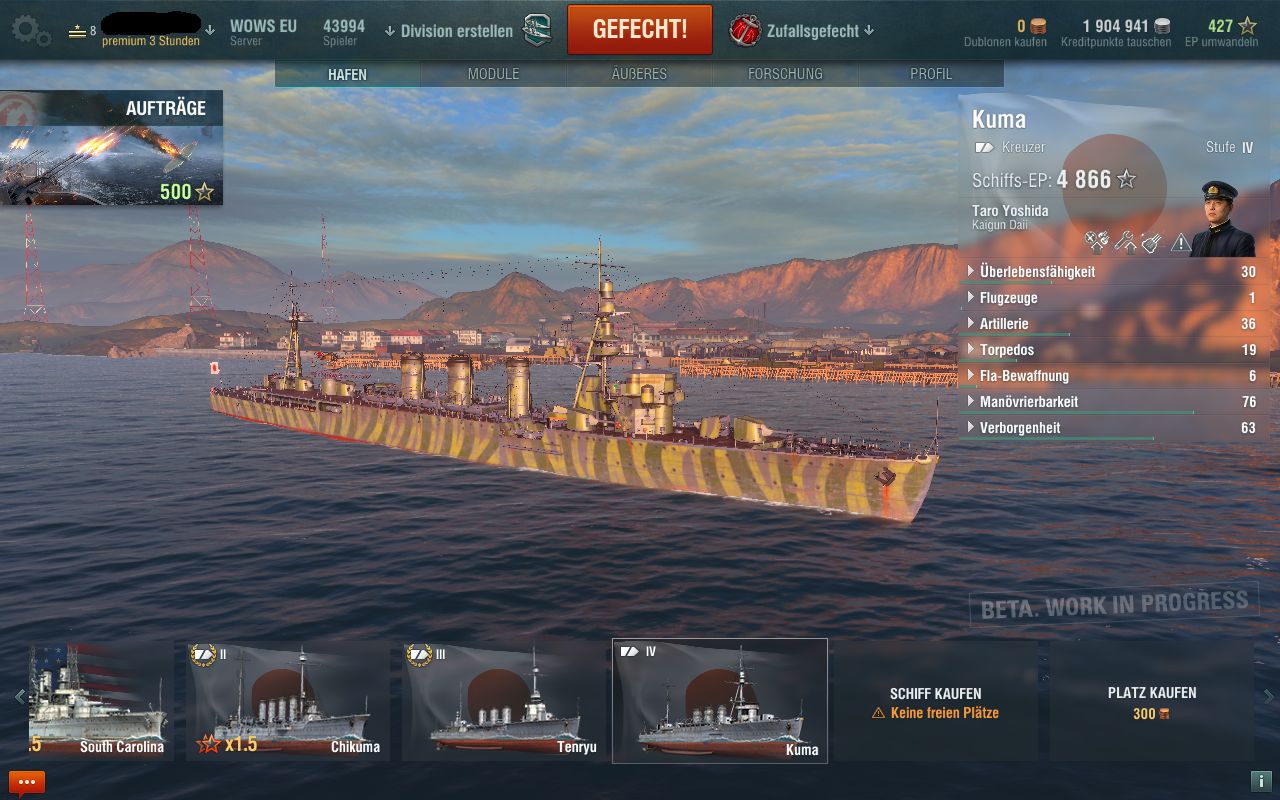The image size is (1280, 800).
Task: Switch to the MODULE tab
Action: pos(493,74)
